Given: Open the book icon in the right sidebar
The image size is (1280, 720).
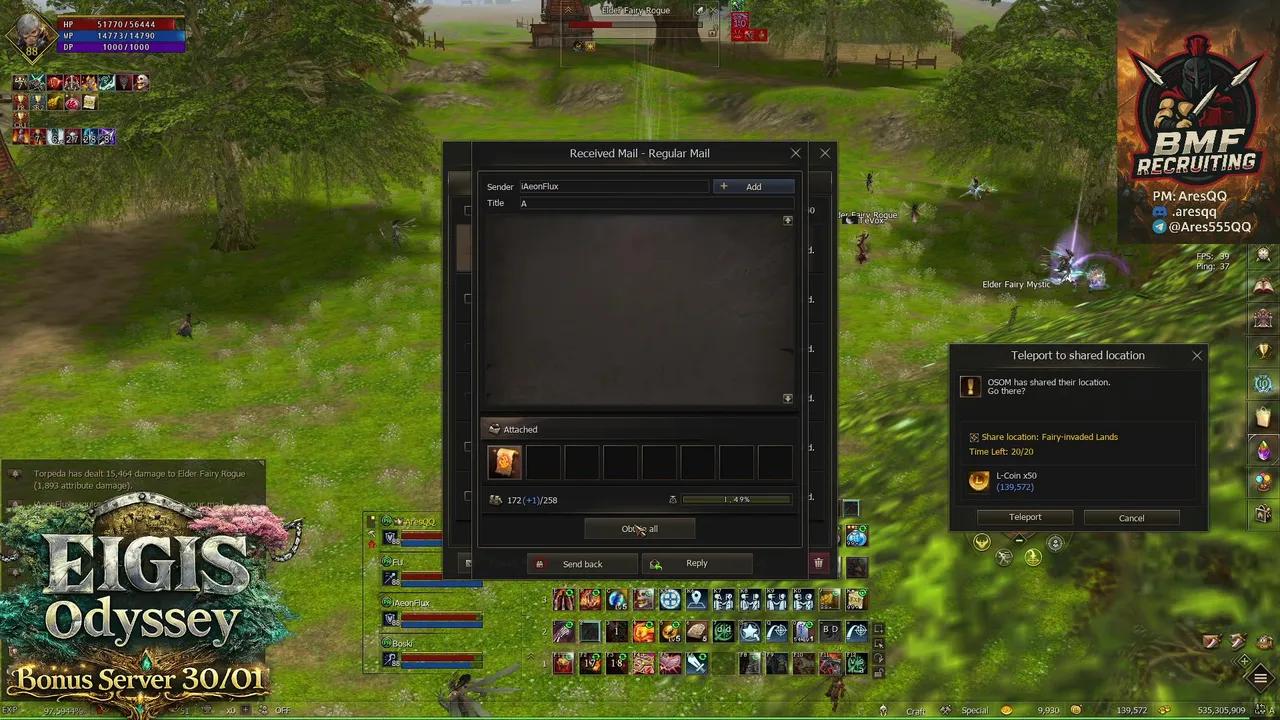Looking at the screenshot, I should [x=1262, y=284].
